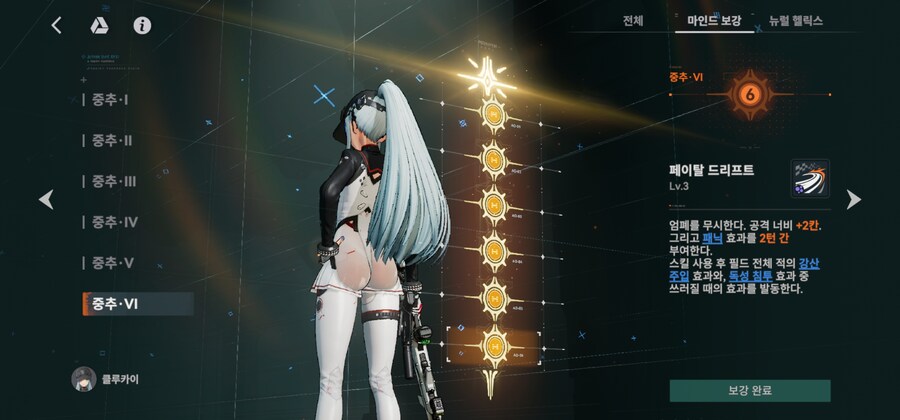View the 페이탈 드리프트 skill icon
This screenshot has width=900, height=420.
809,178
